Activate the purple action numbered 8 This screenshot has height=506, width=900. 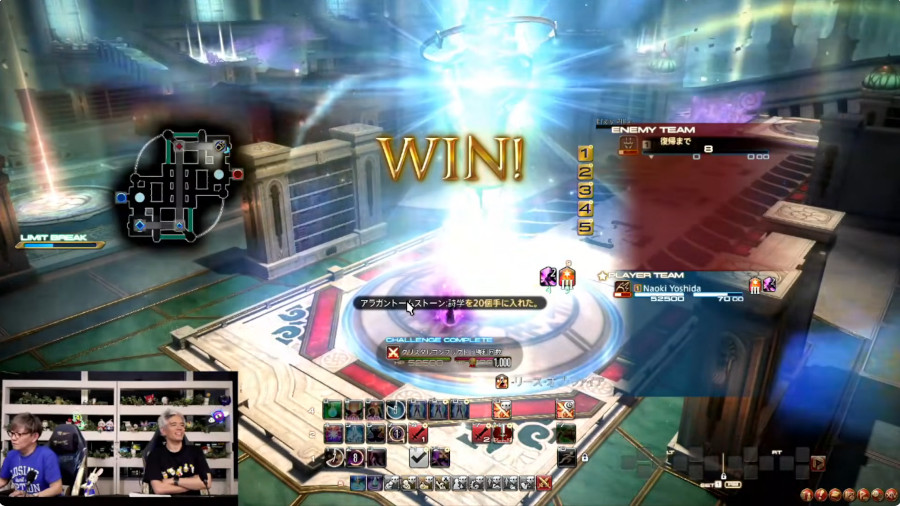[x=353, y=457]
